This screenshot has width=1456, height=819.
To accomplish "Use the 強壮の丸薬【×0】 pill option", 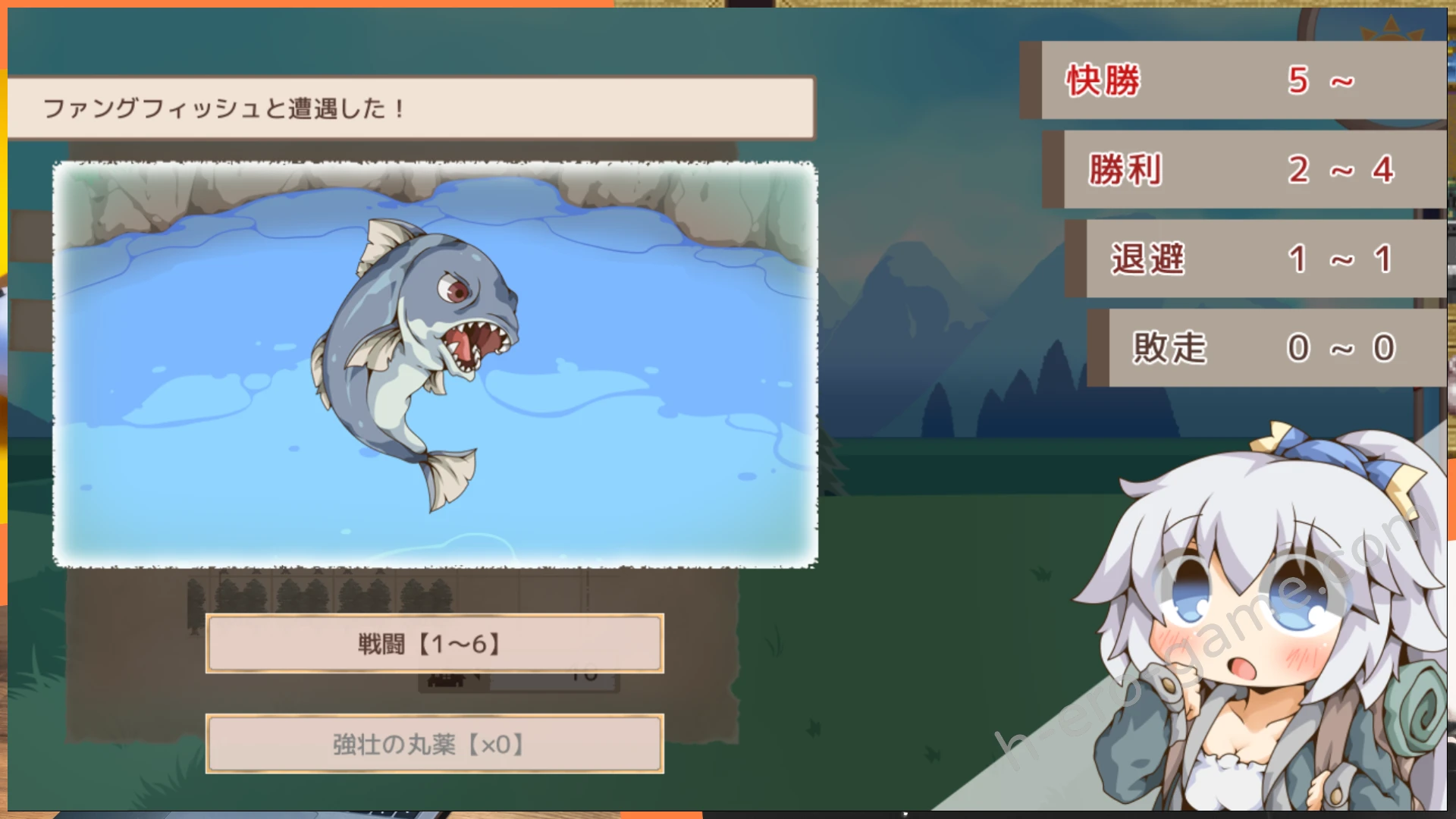I will click(435, 744).
